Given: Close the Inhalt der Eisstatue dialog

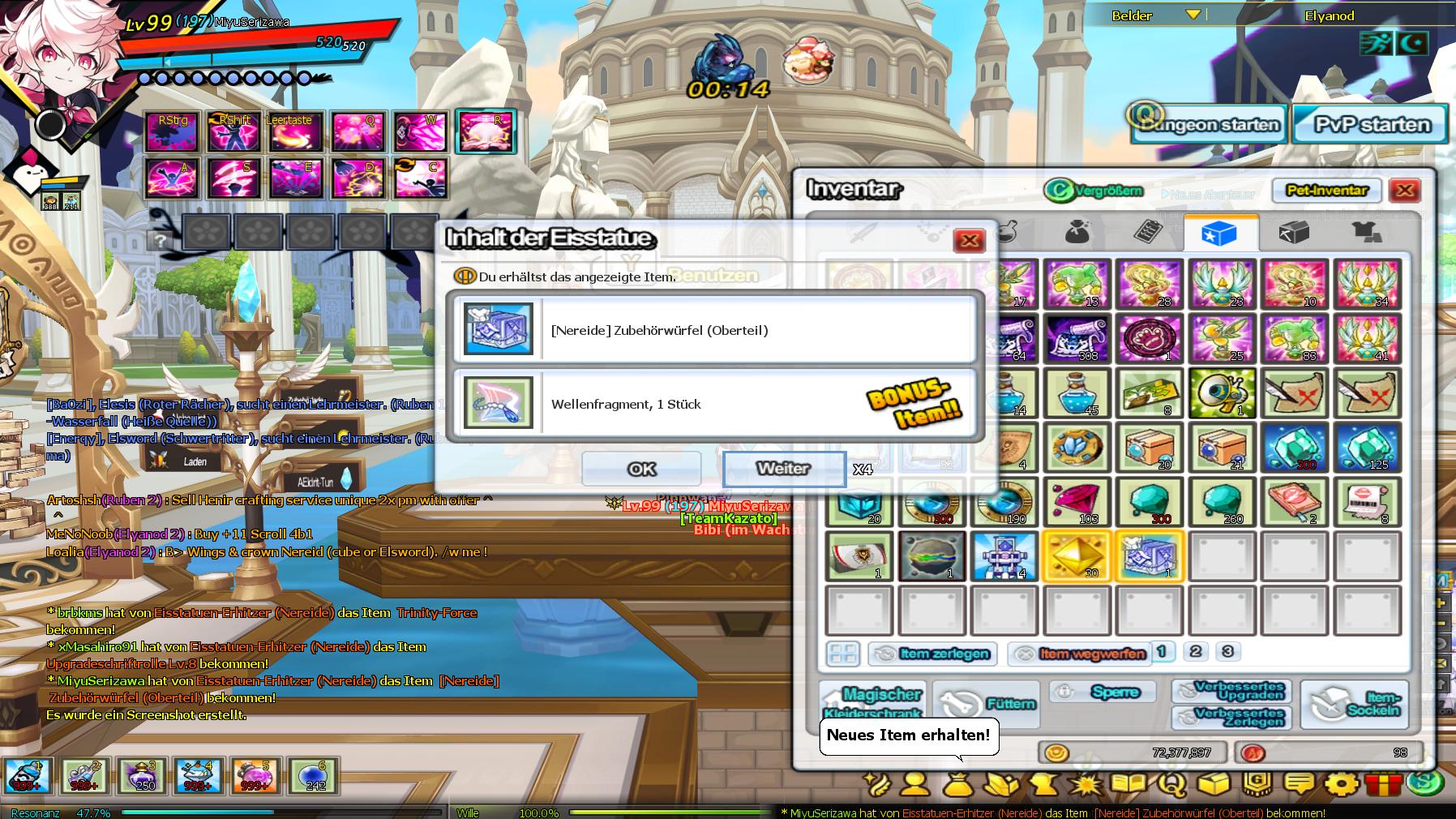Looking at the screenshot, I should [x=969, y=240].
